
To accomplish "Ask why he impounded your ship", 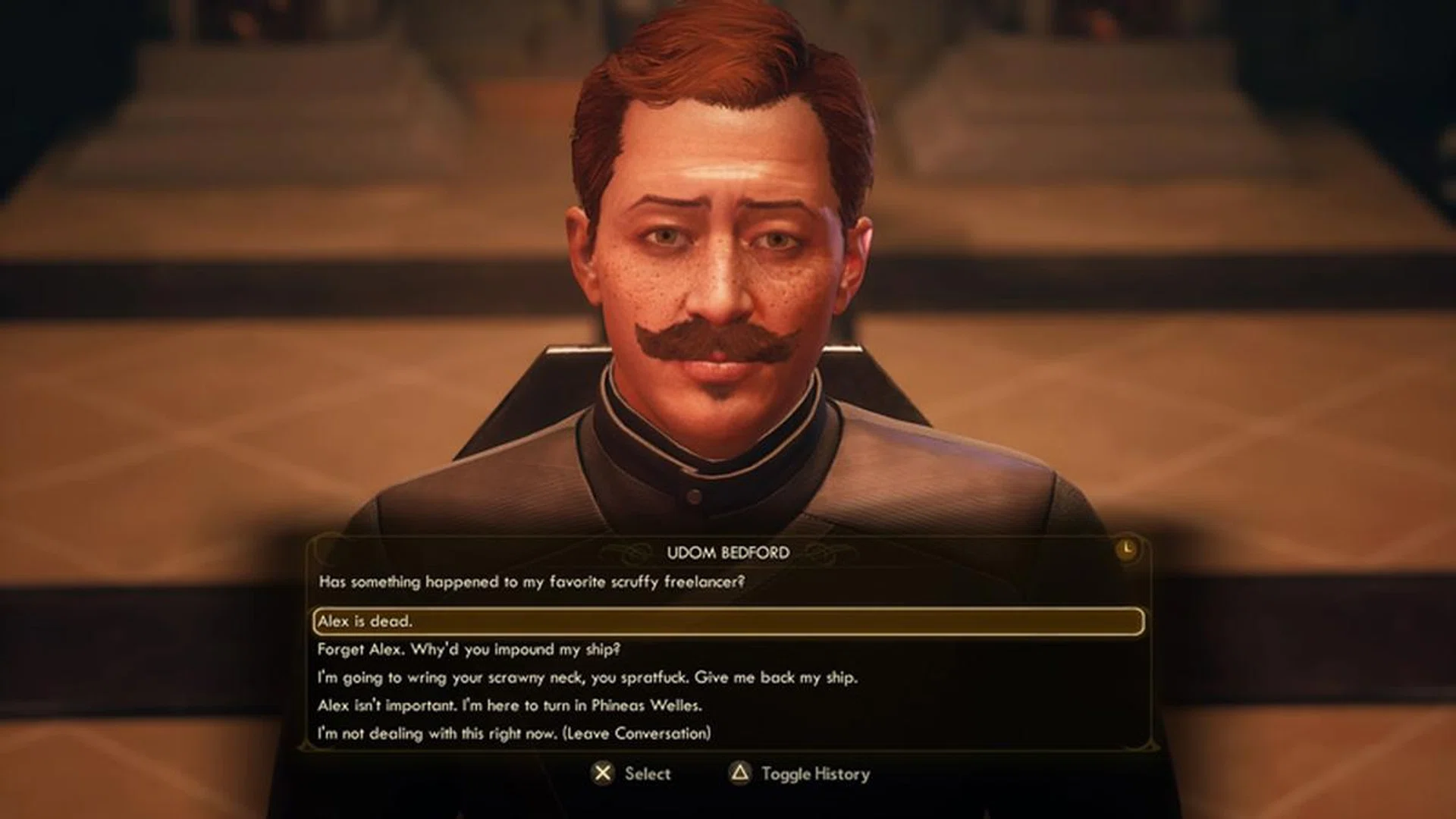I will point(469,649).
